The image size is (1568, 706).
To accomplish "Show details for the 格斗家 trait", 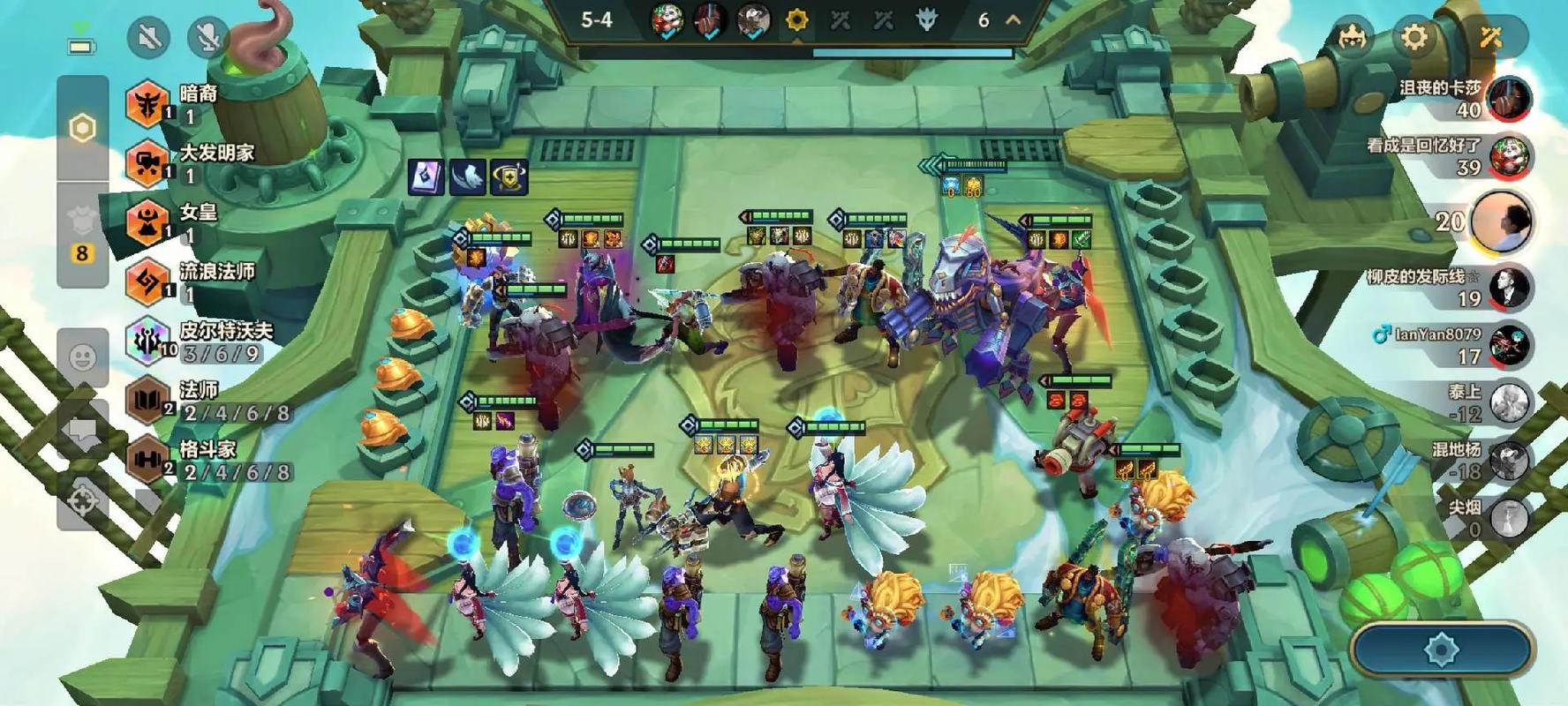I will coord(148,460).
